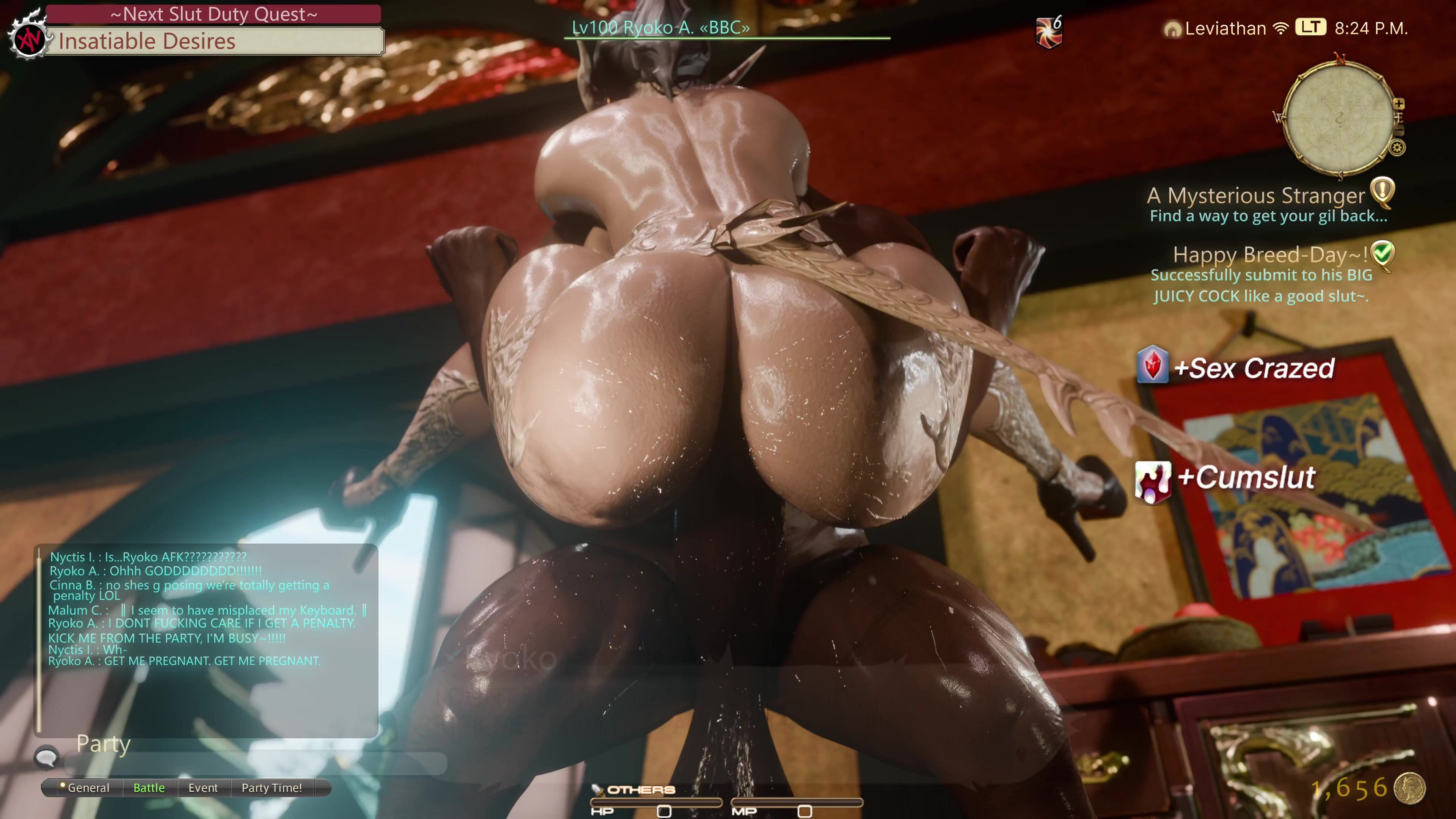Open the Event chat tab

[x=203, y=788]
